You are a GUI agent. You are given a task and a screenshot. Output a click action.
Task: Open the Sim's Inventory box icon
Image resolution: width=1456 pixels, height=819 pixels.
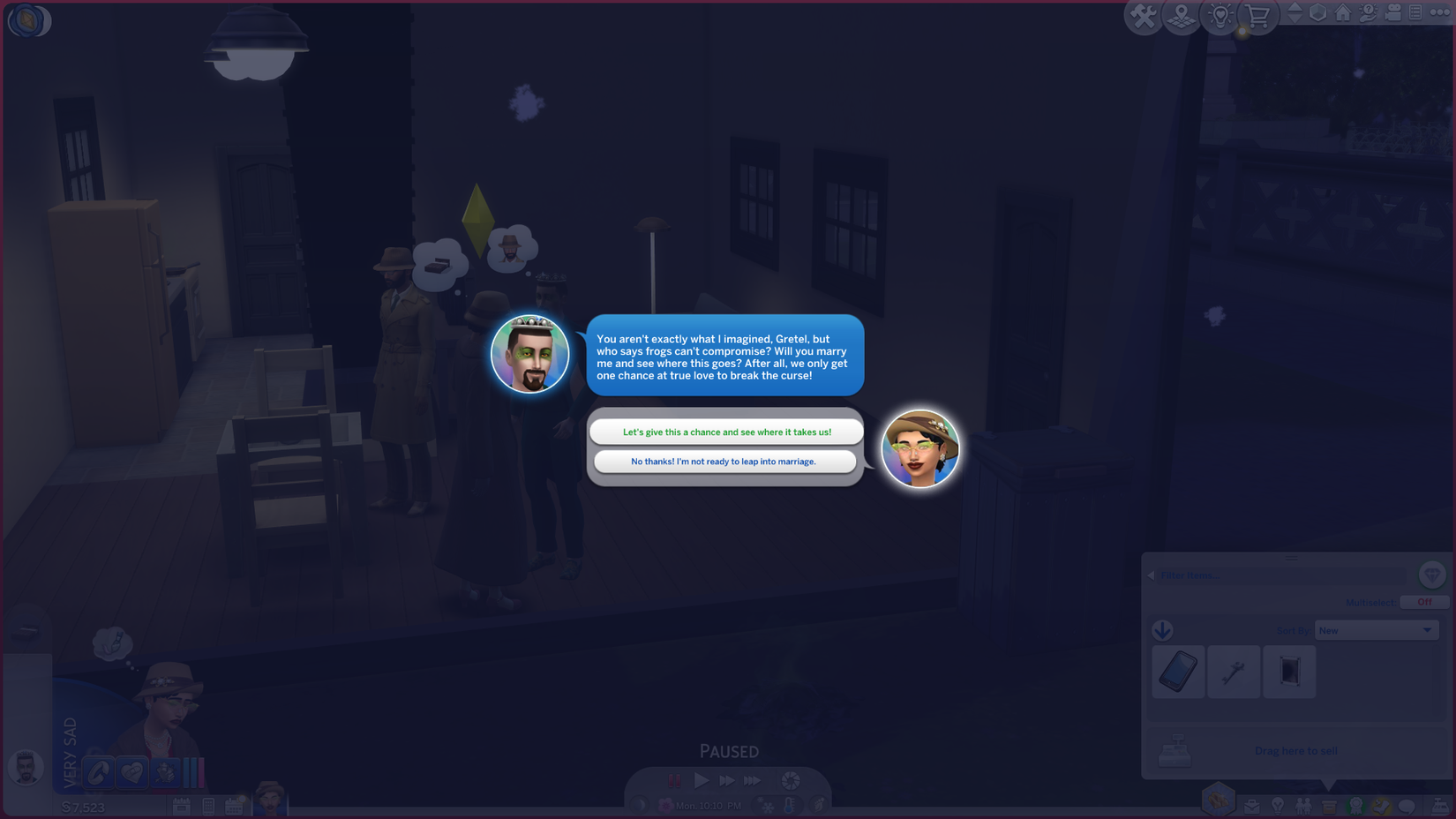[x=1328, y=804]
